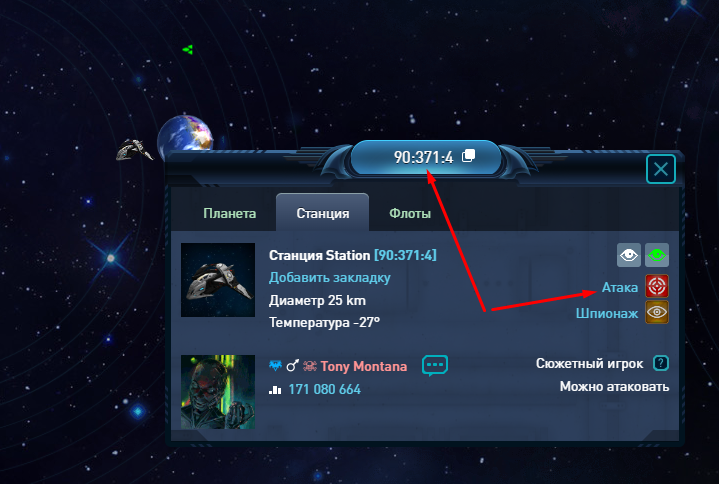
Task: Open chat with Tony Montana
Action: 435,365
